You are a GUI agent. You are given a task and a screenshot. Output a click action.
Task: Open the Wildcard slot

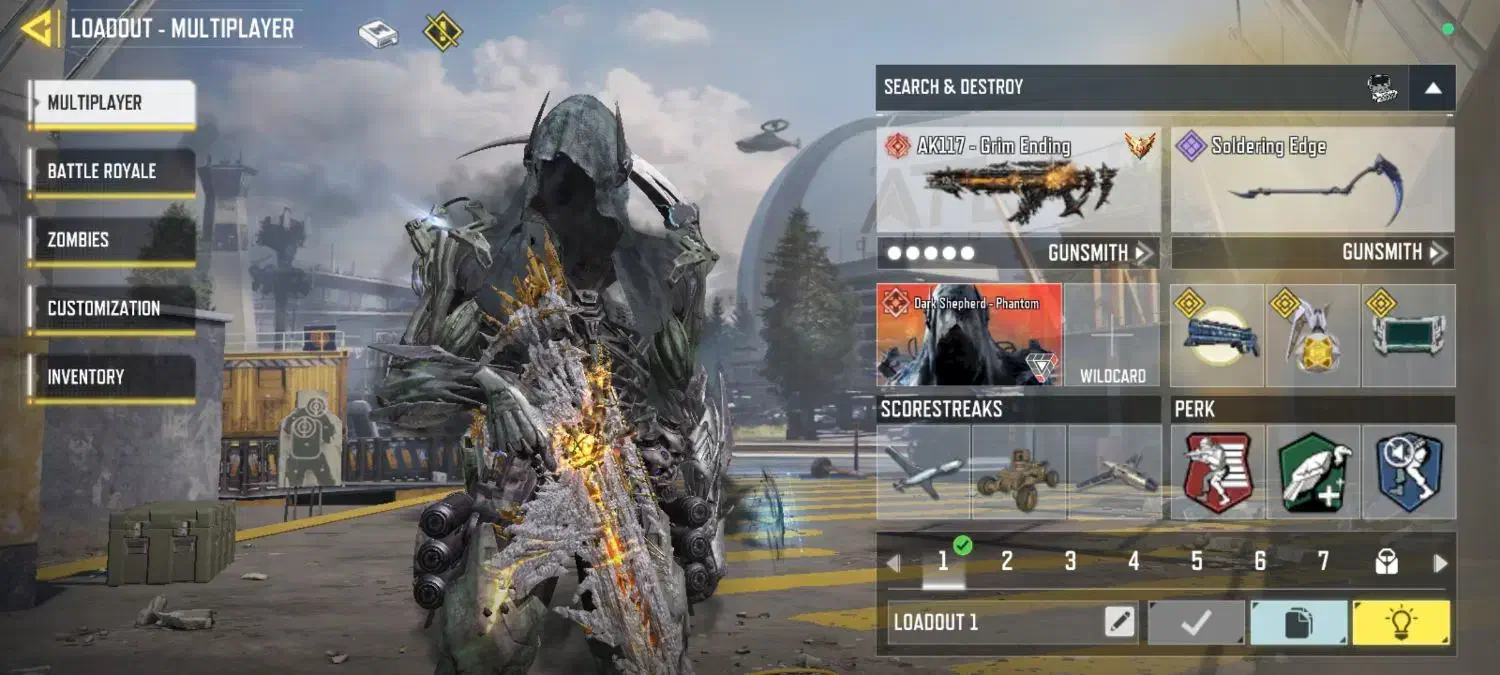point(1112,335)
